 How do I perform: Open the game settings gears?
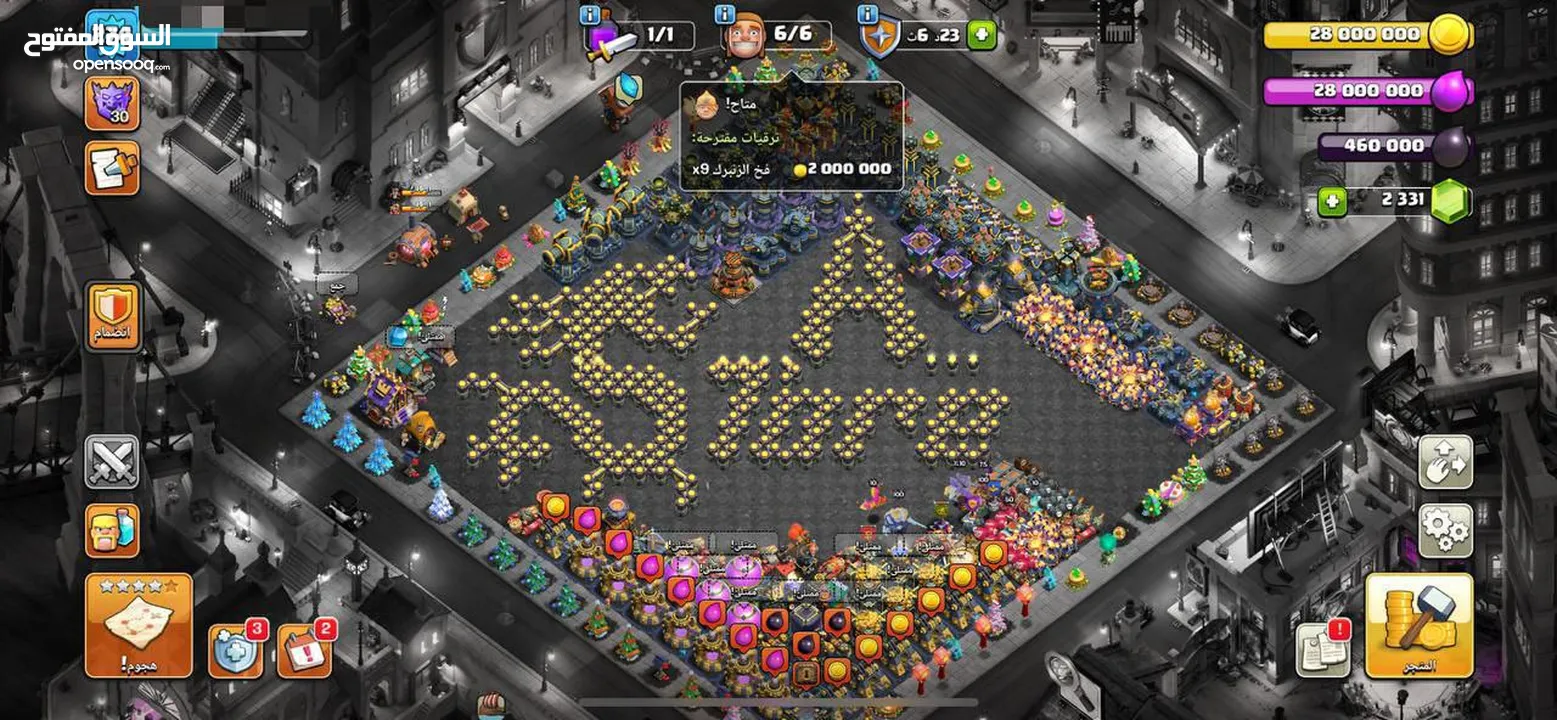1445,530
